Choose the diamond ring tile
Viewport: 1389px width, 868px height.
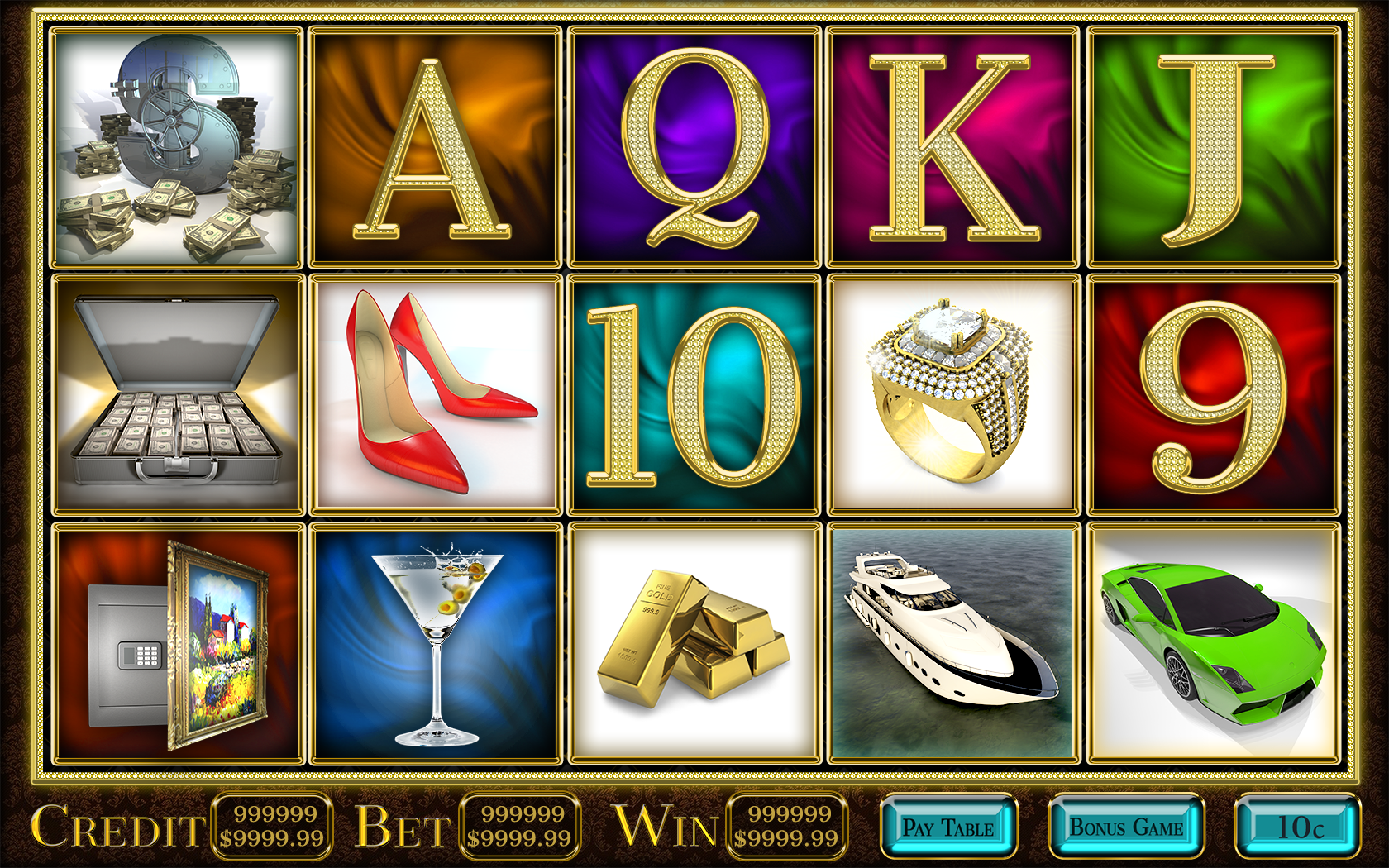(953, 395)
